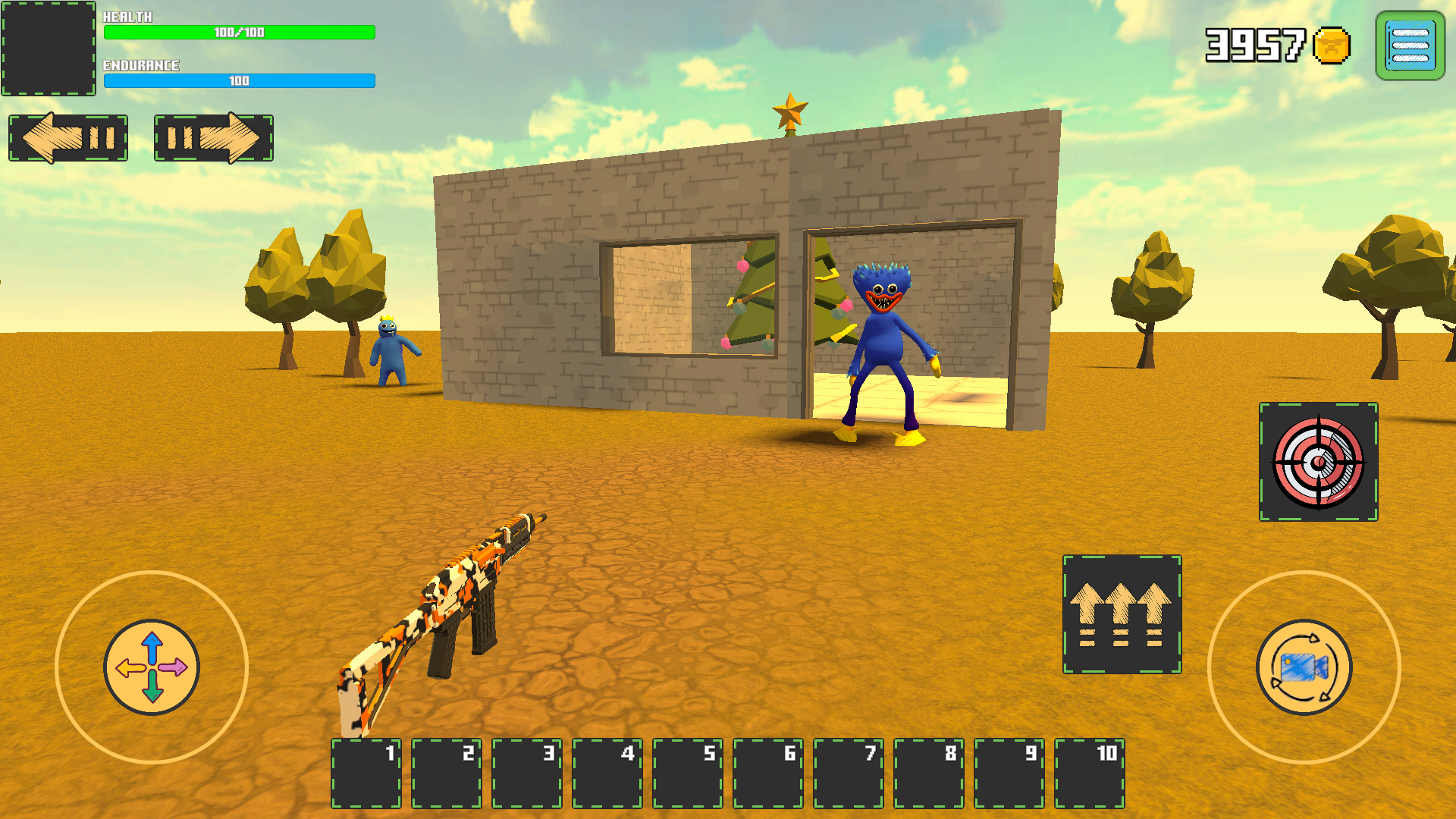Tap the green health bar showing 100/100

239,33
